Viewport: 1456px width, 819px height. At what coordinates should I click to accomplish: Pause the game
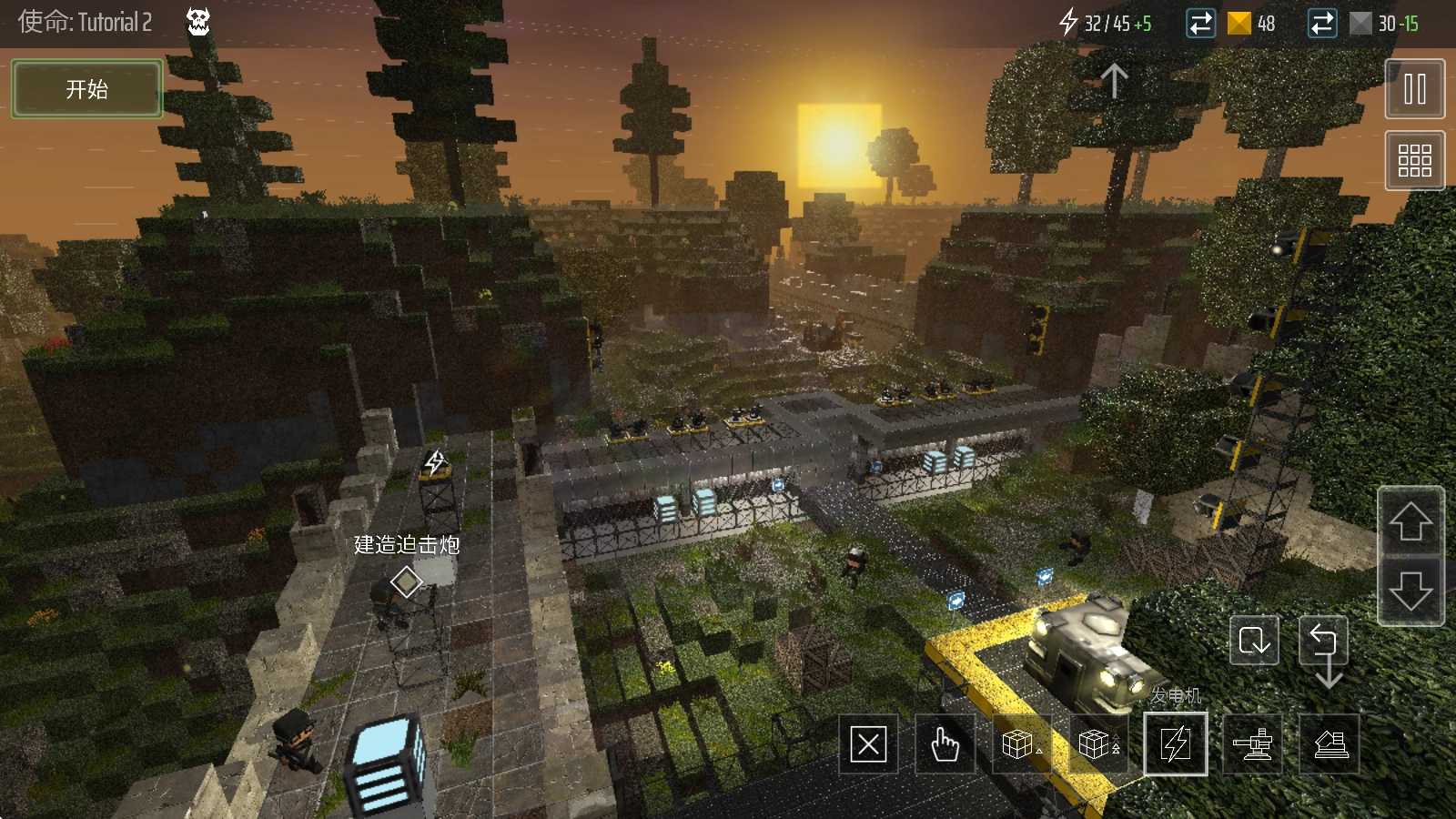pyautogui.click(x=1414, y=89)
